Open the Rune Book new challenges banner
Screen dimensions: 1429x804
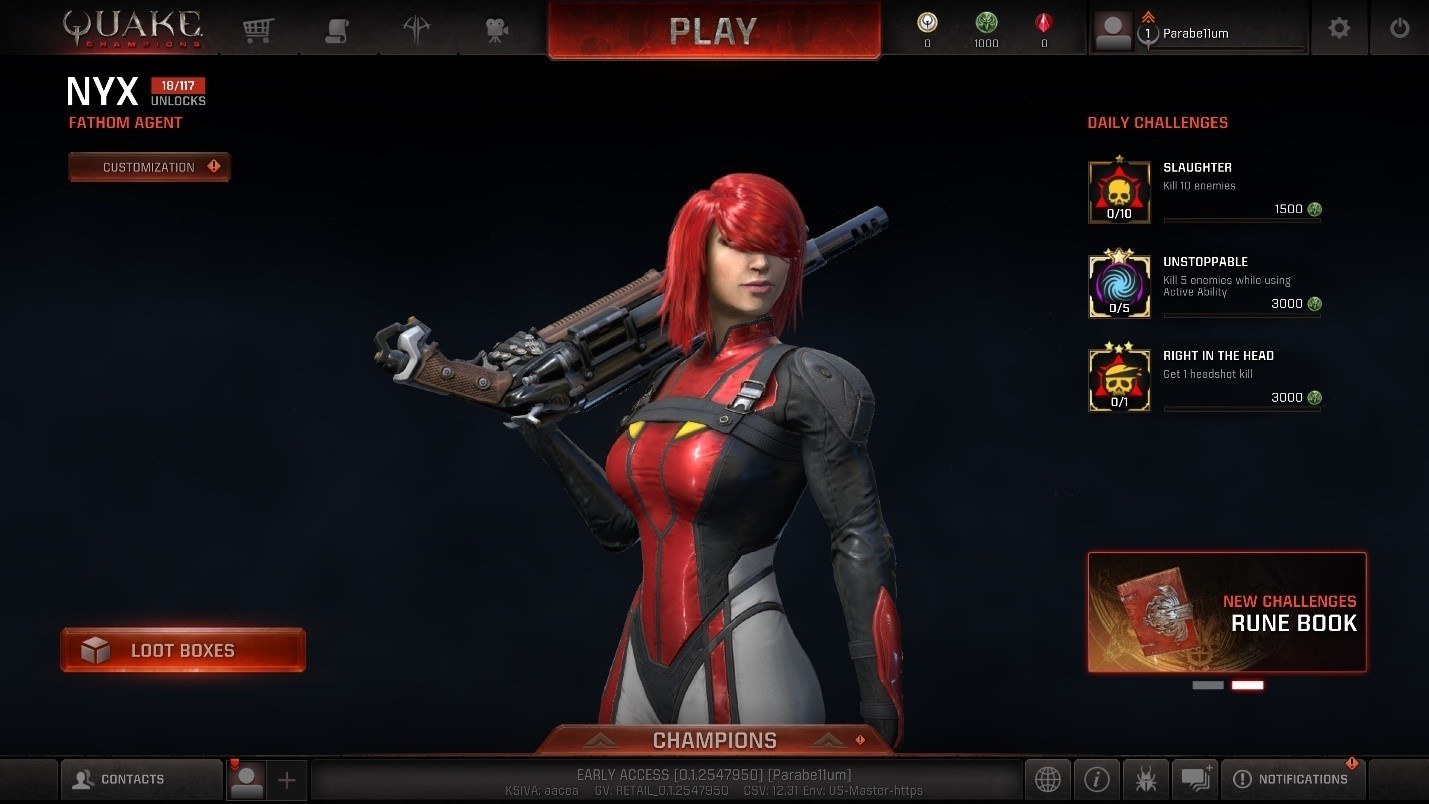tap(1226, 612)
